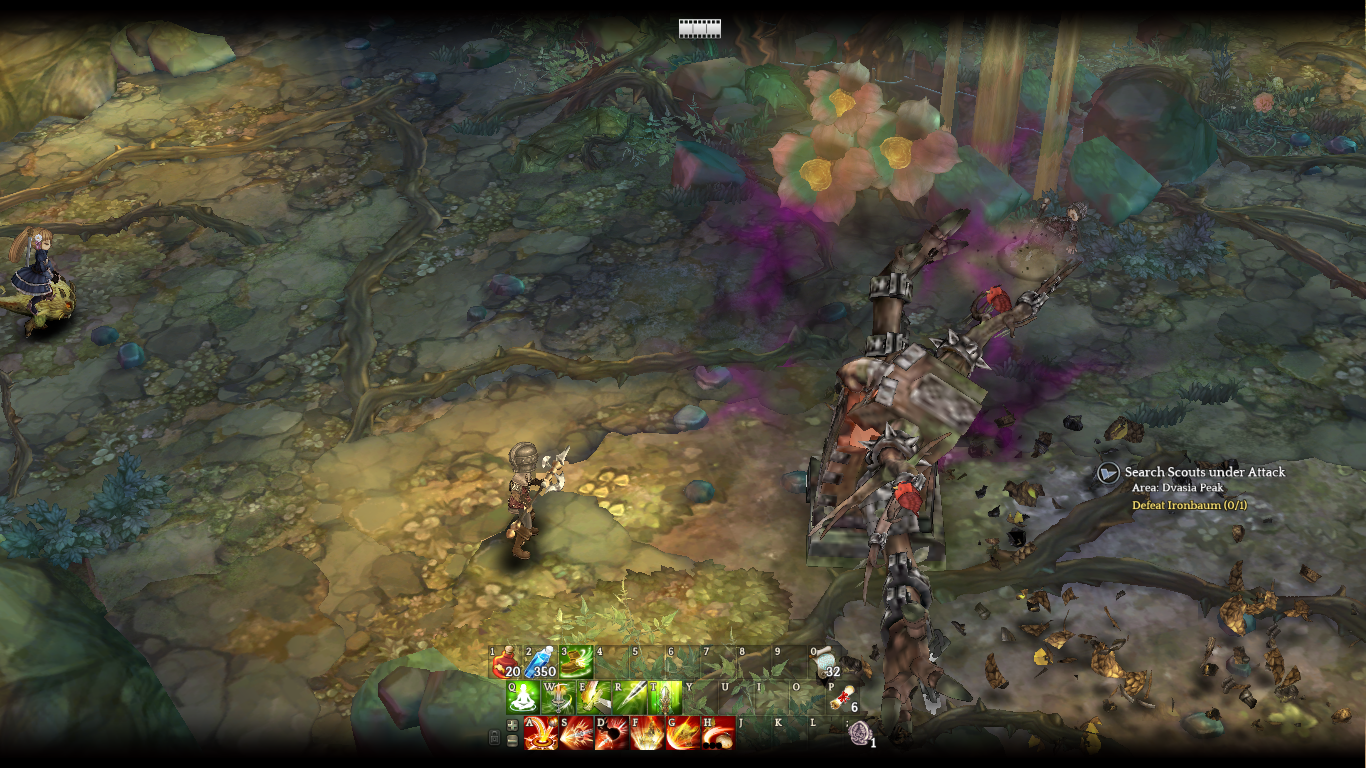This screenshot has height=768, width=1366.
Task: Use the throwing sack skill on H
Action: [x=718, y=733]
